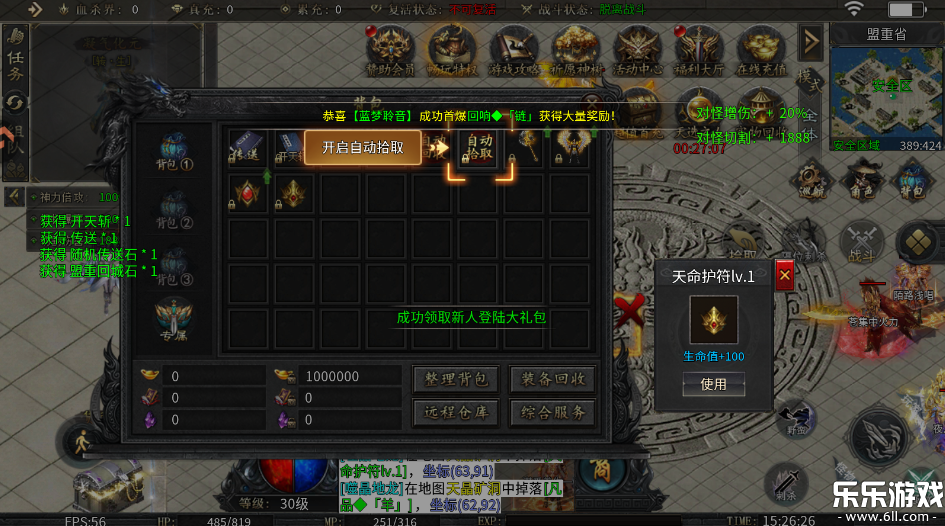Image resolution: width=945 pixels, height=526 pixels.
Task: Open the 远程仓库 remote warehouse
Action: coord(455,412)
